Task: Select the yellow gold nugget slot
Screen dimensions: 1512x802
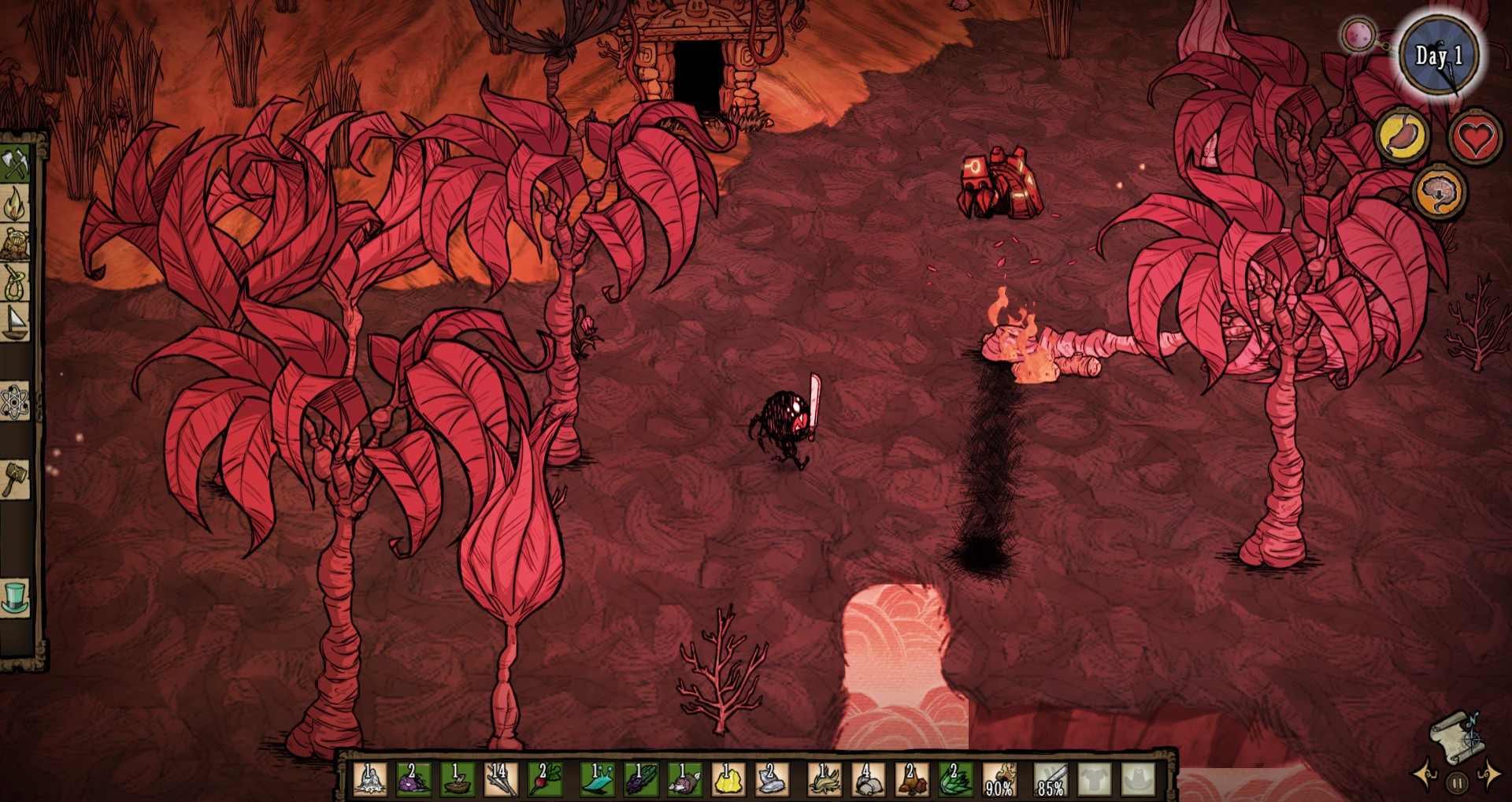Action: [x=728, y=778]
